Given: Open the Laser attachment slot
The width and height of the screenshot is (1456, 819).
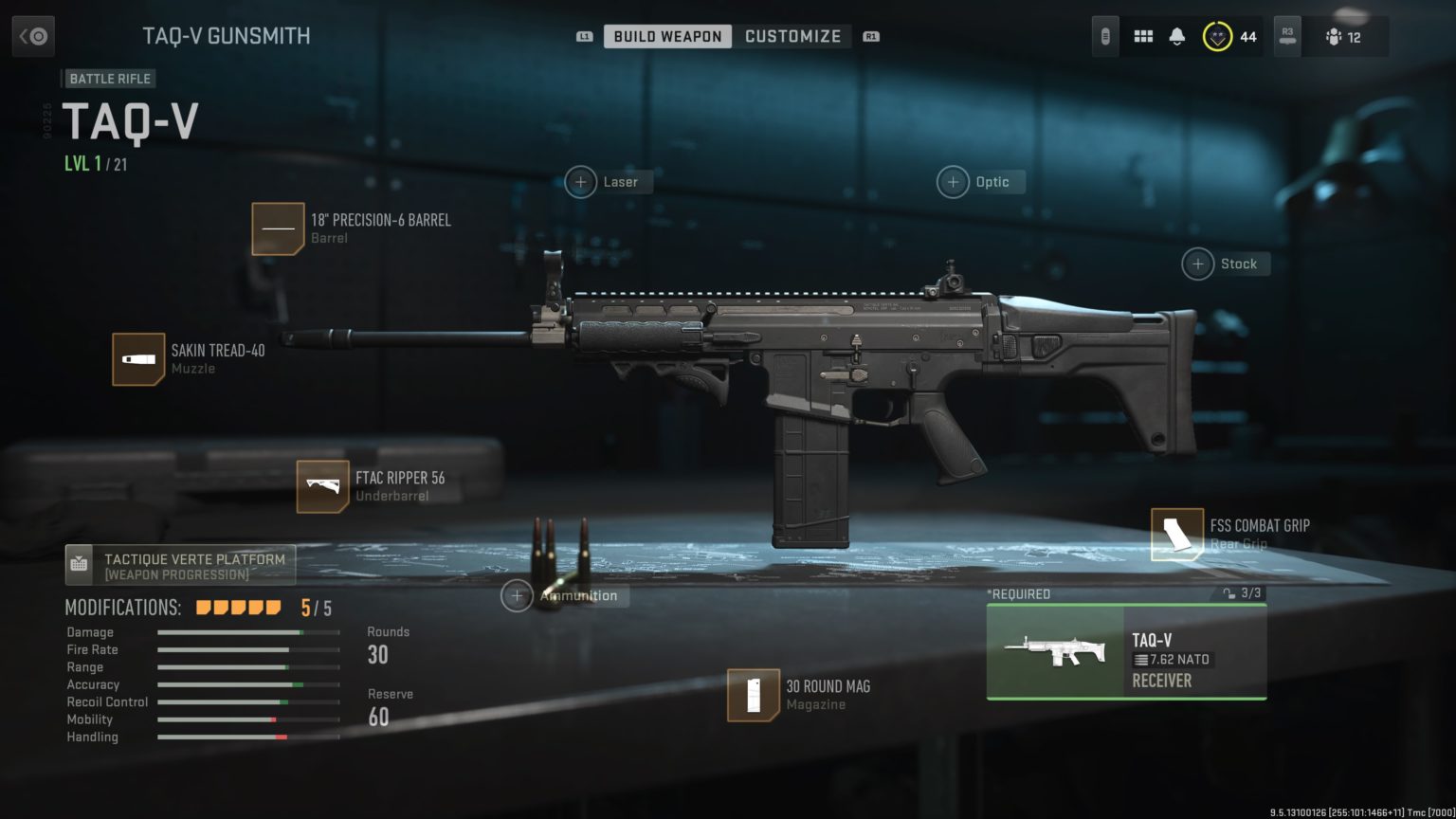Looking at the screenshot, I should pos(608,181).
